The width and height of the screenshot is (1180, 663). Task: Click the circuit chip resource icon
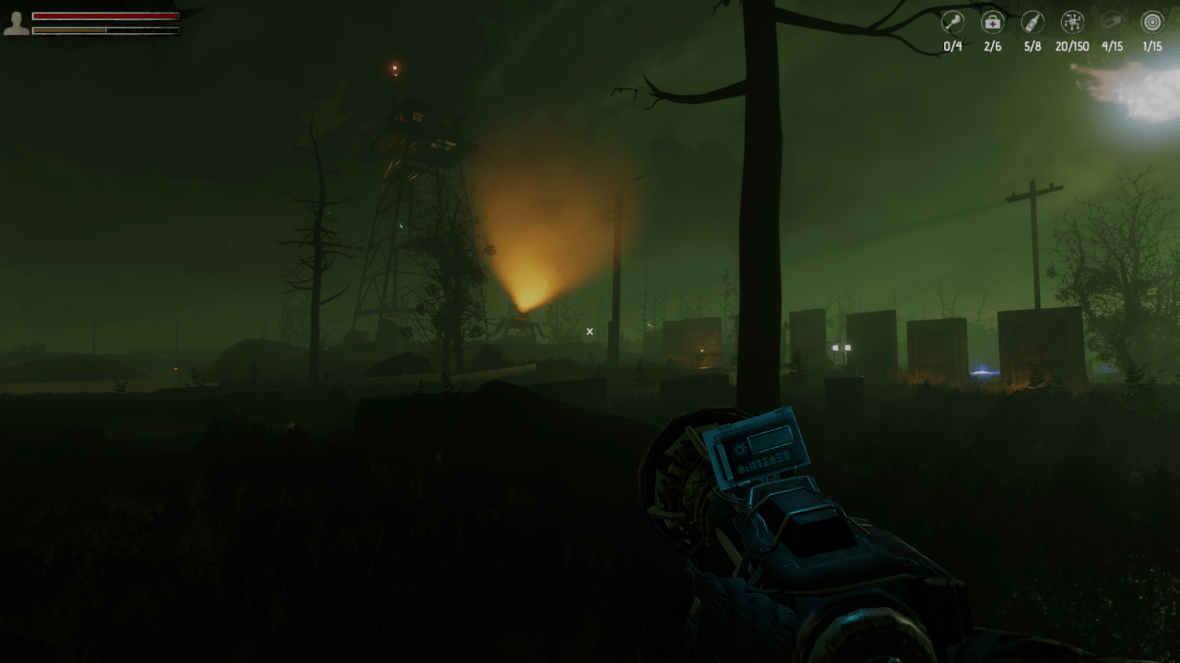coord(1072,22)
